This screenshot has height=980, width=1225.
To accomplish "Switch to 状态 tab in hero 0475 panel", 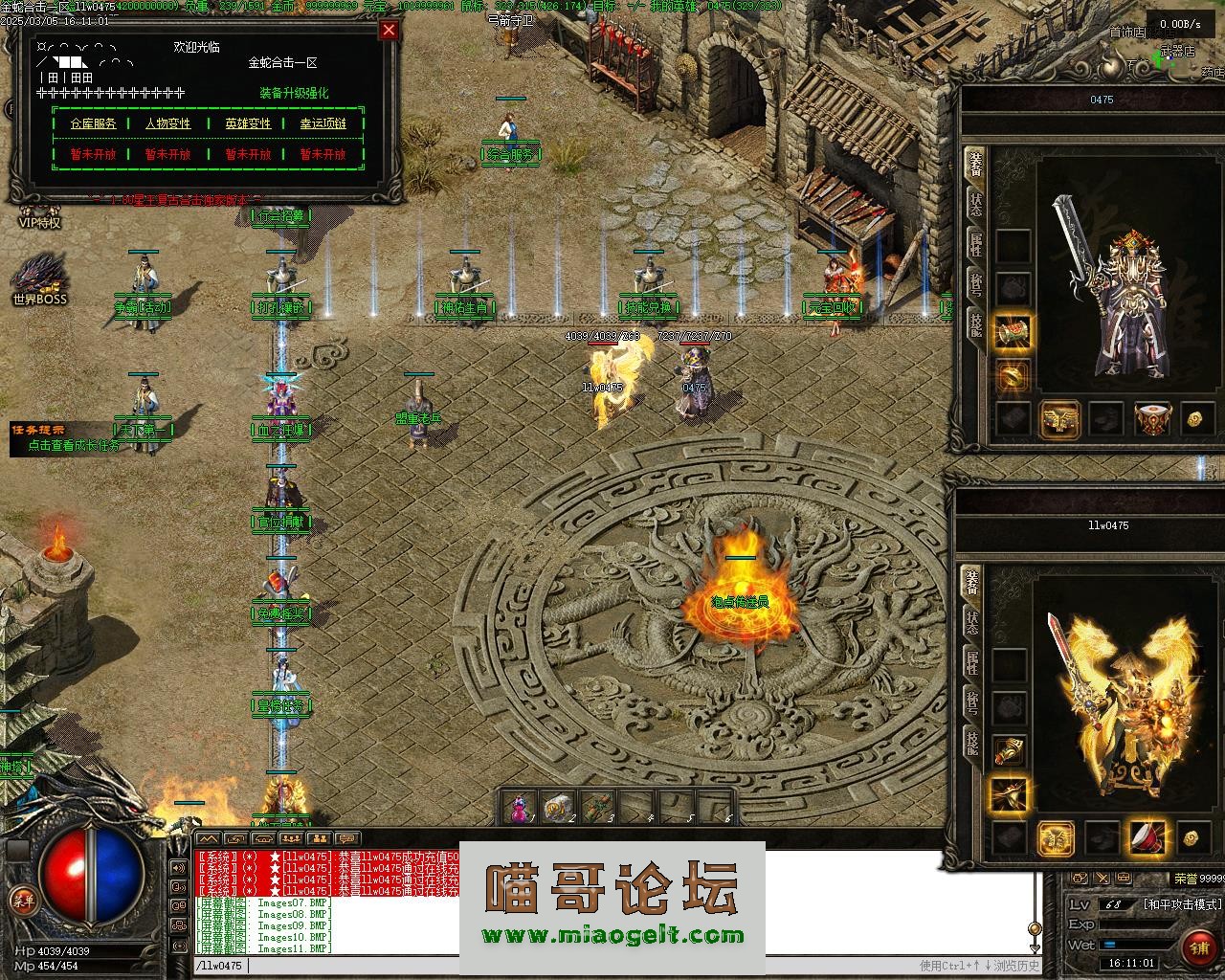I will (975, 206).
